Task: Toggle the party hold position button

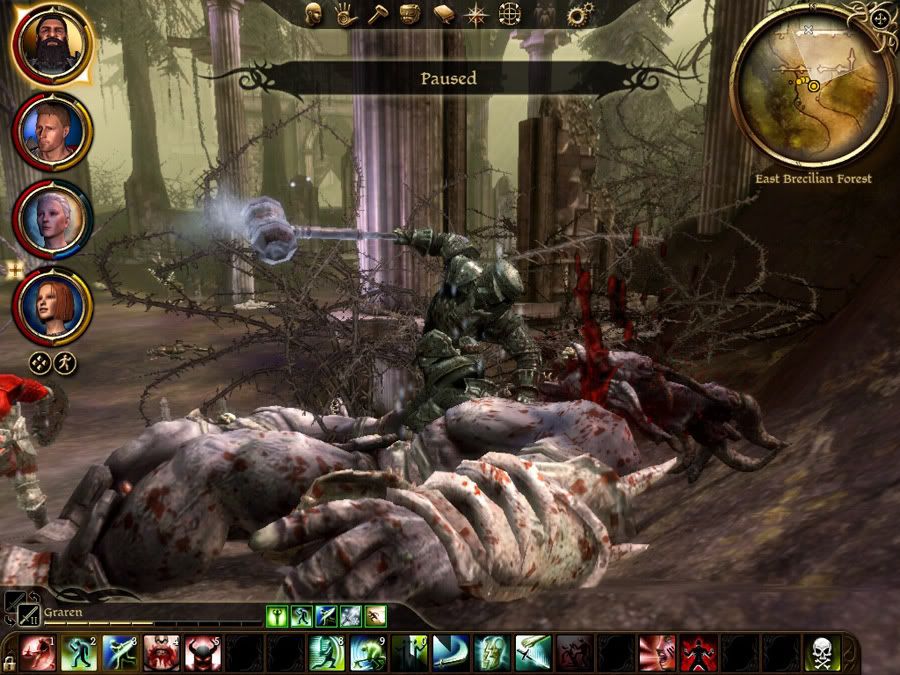Action: 39,362
